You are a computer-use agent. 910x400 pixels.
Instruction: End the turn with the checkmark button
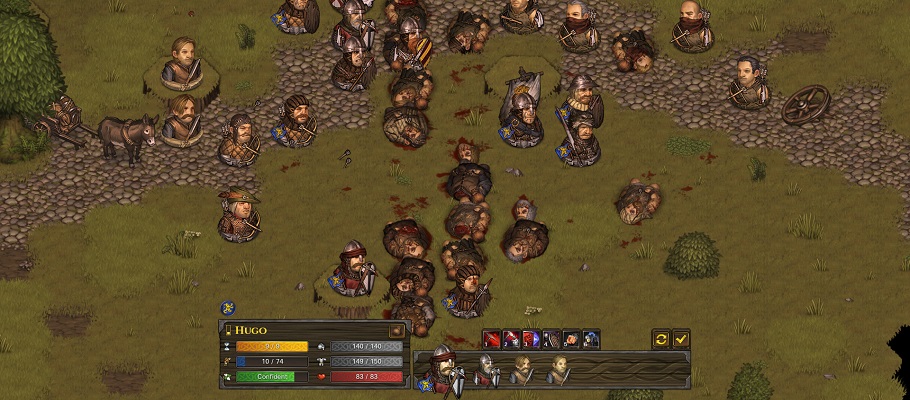coord(681,339)
